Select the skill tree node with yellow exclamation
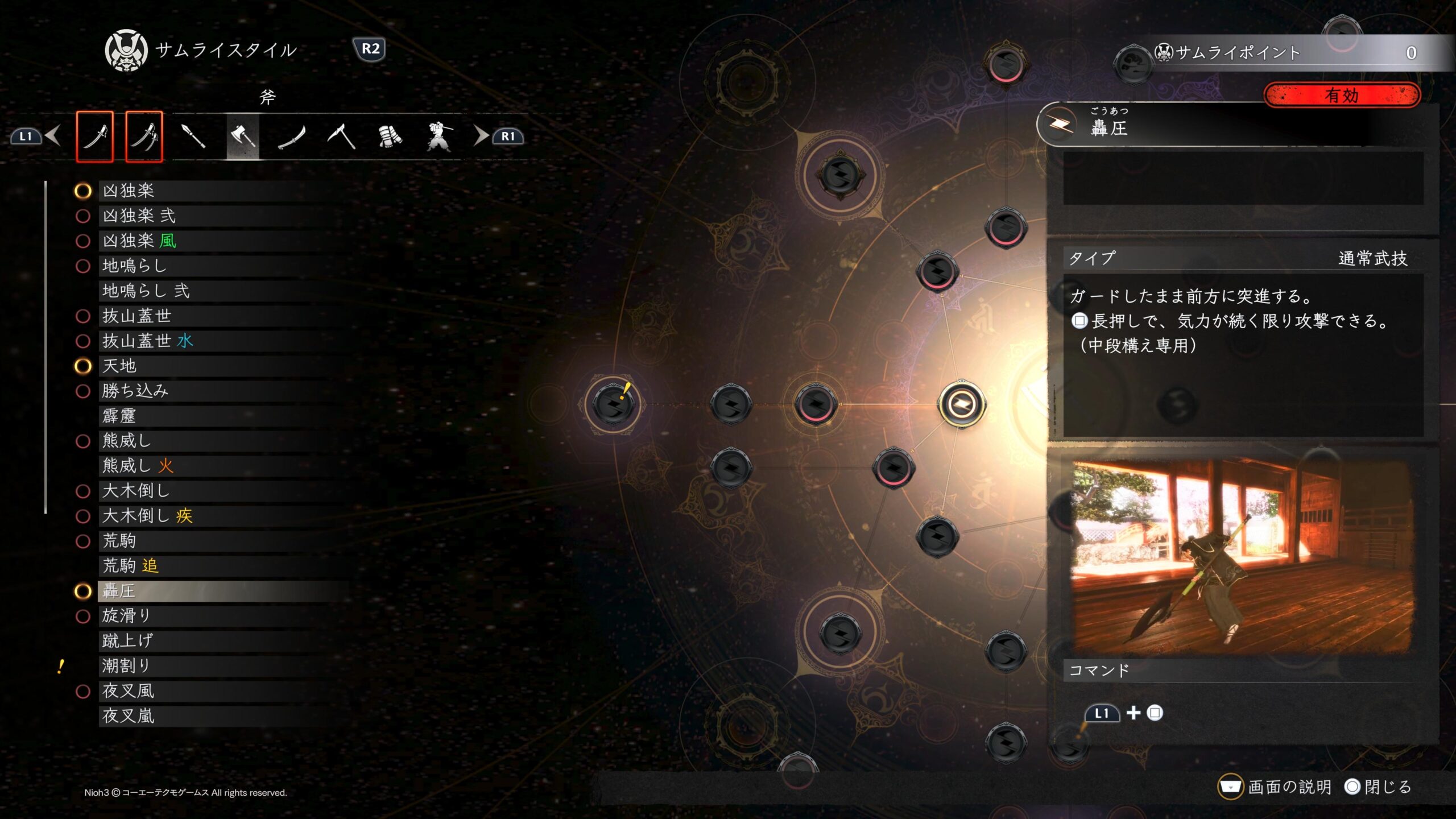Viewport: 1456px width, 819px height. (613, 404)
